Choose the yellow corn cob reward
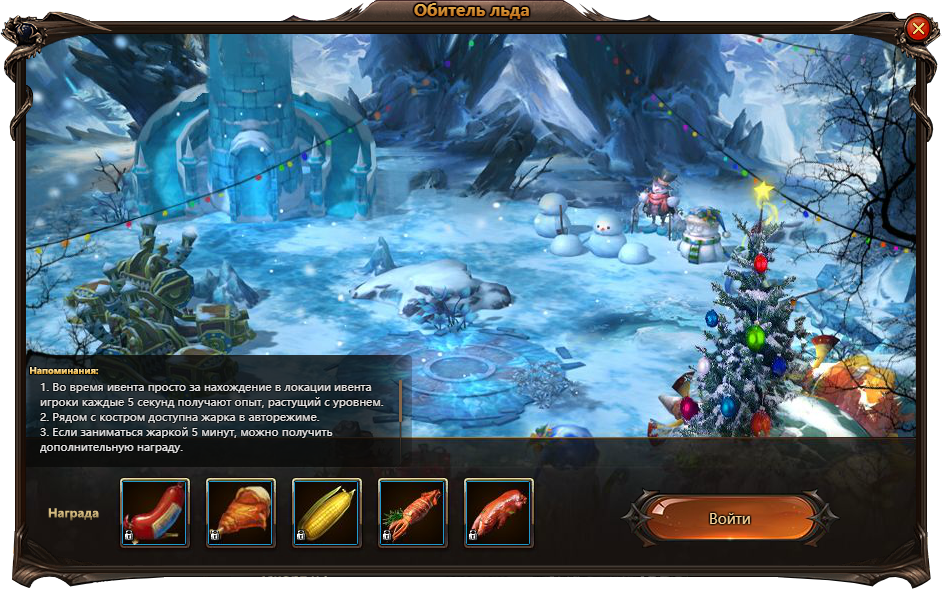This screenshot has height=589, width=942. pyautogui.click(x=327, y=513)
